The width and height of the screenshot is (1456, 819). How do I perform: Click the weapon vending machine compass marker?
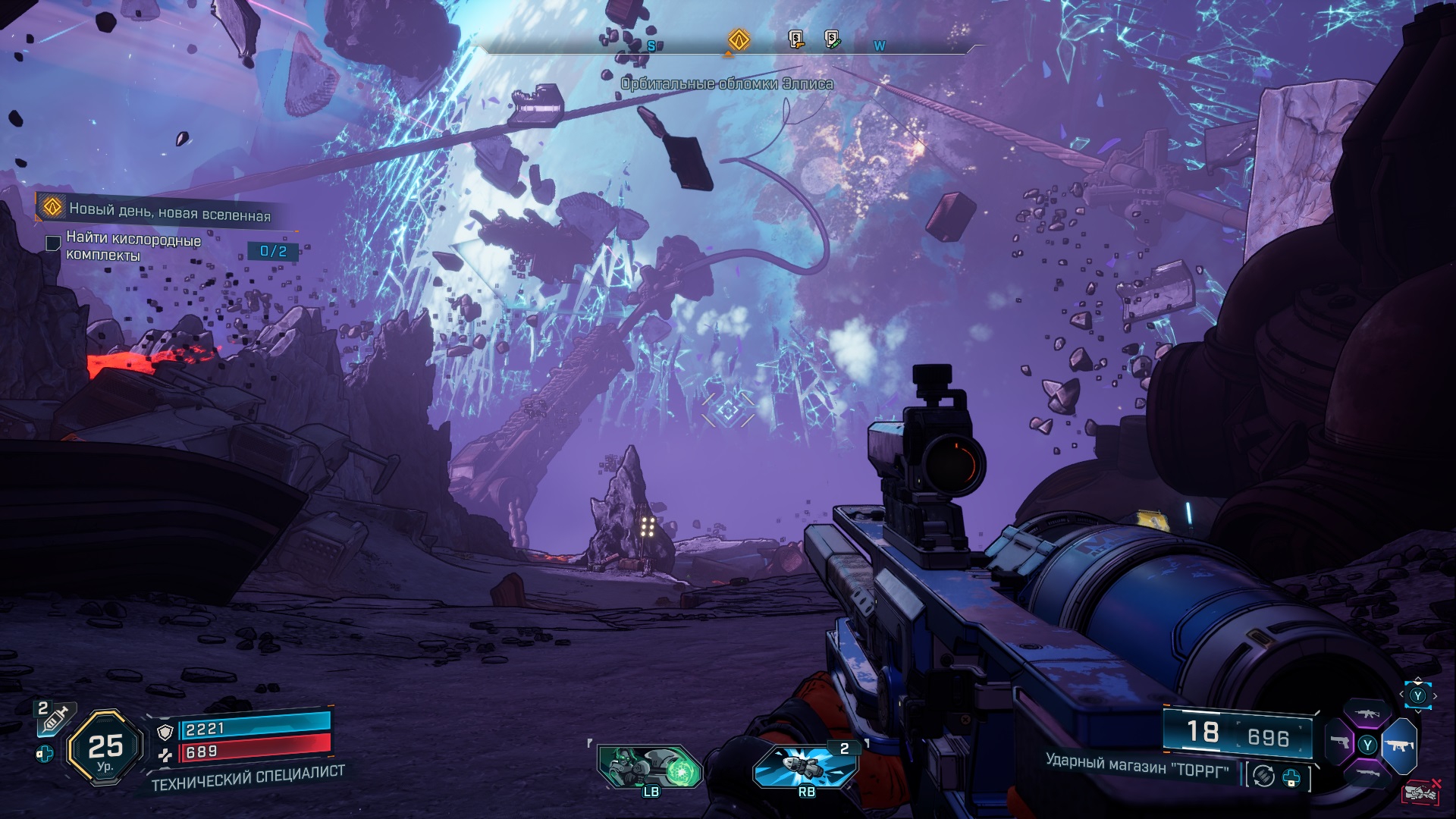(795, 39)
